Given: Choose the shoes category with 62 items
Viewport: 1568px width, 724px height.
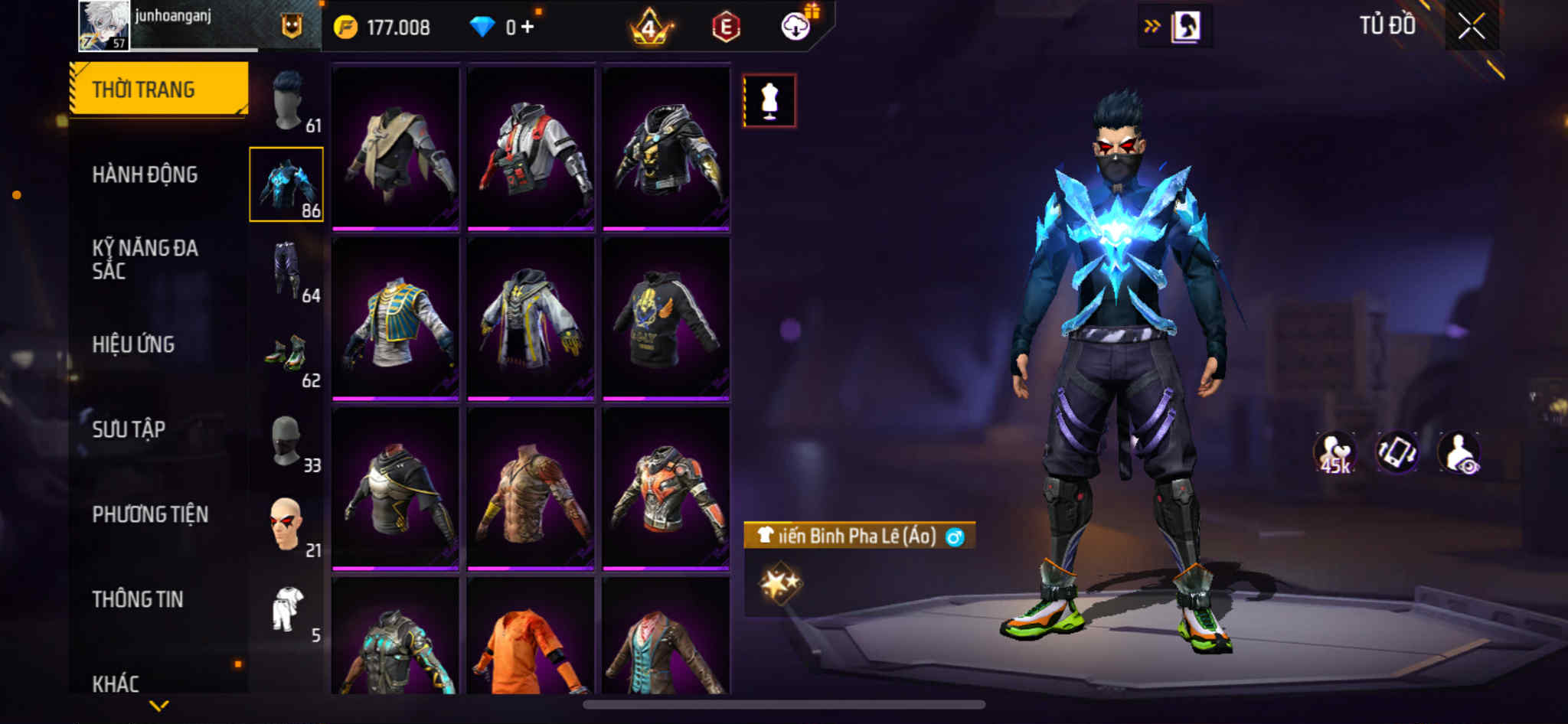Looking at the screenshot, I should pos(288,355).
